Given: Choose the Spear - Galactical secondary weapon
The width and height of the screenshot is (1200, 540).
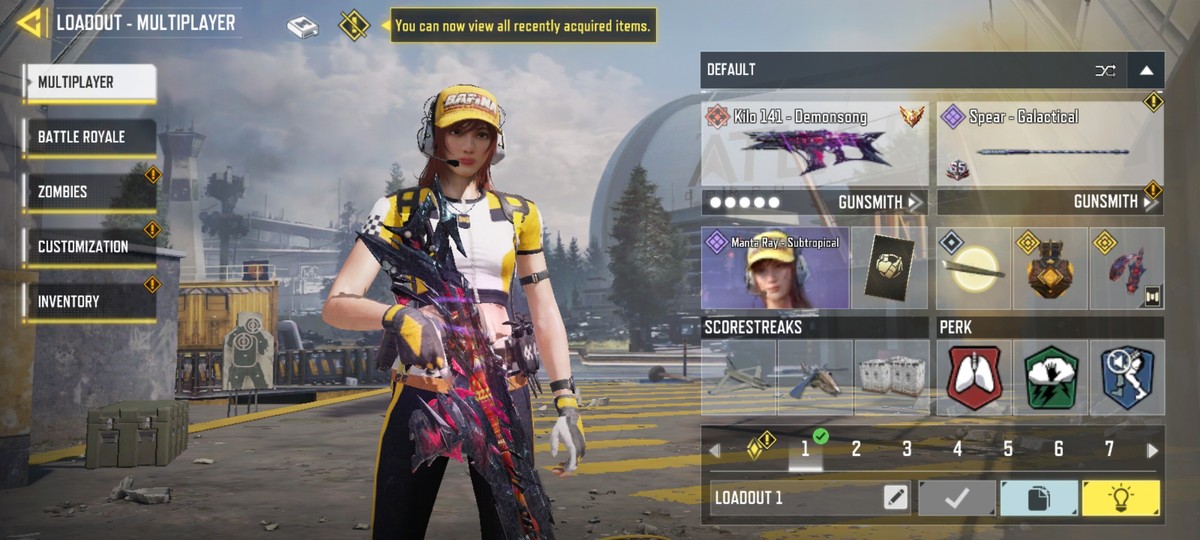Looking at the screenshot, I should coord(1050,145).
